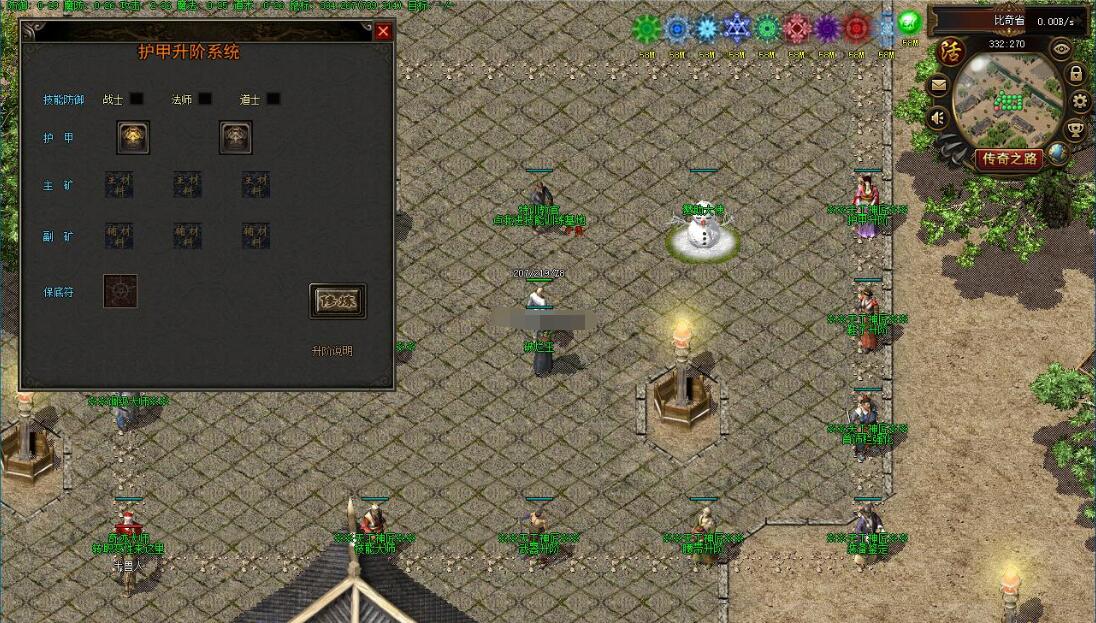Viewport: 1096px width, 623px height.
Task: Tick the 道士 (Taoist) checkbox
Action: coord(273,99)
